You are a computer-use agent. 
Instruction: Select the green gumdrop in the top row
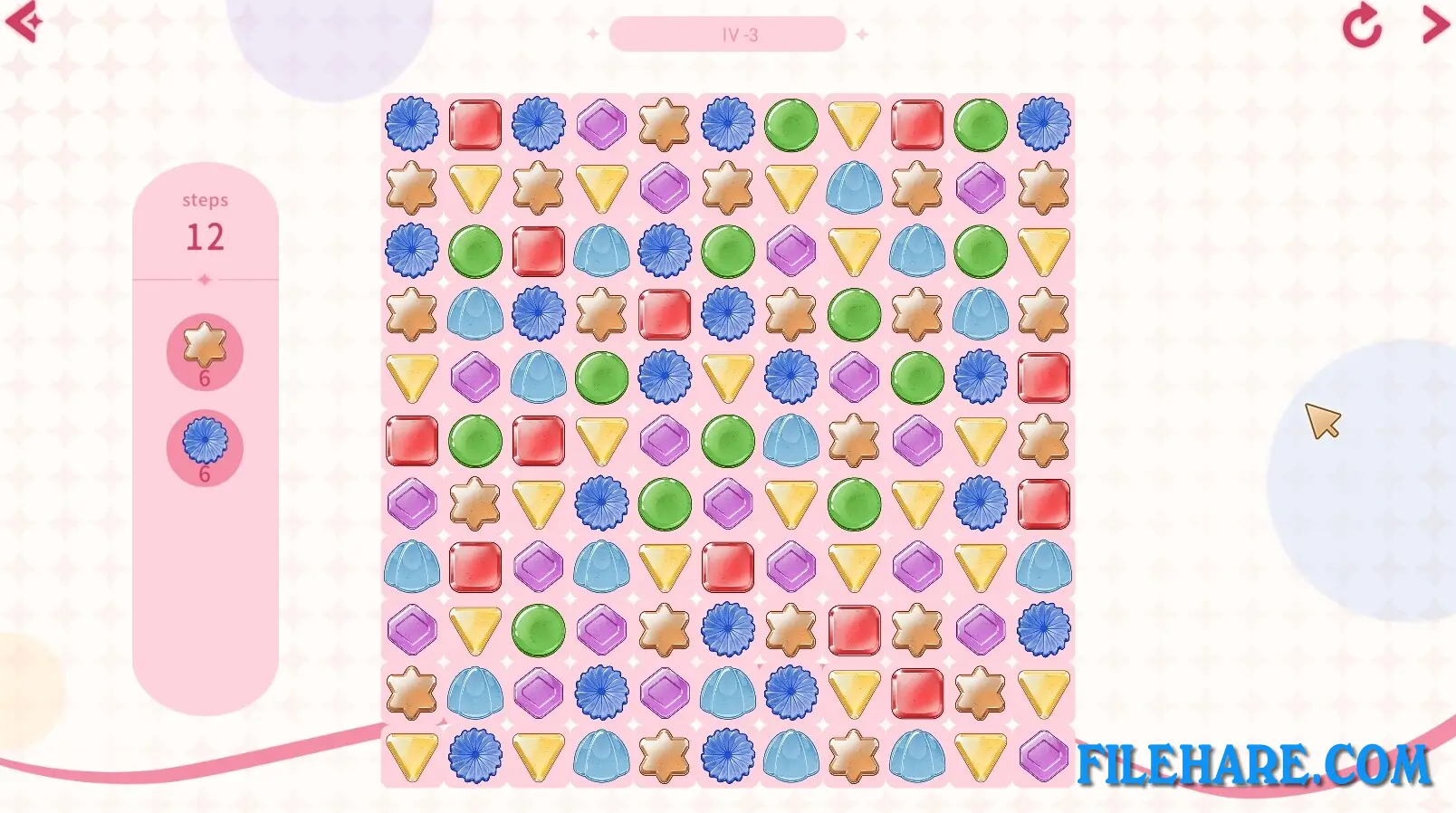pyautogui.click(x=790, y=124)
